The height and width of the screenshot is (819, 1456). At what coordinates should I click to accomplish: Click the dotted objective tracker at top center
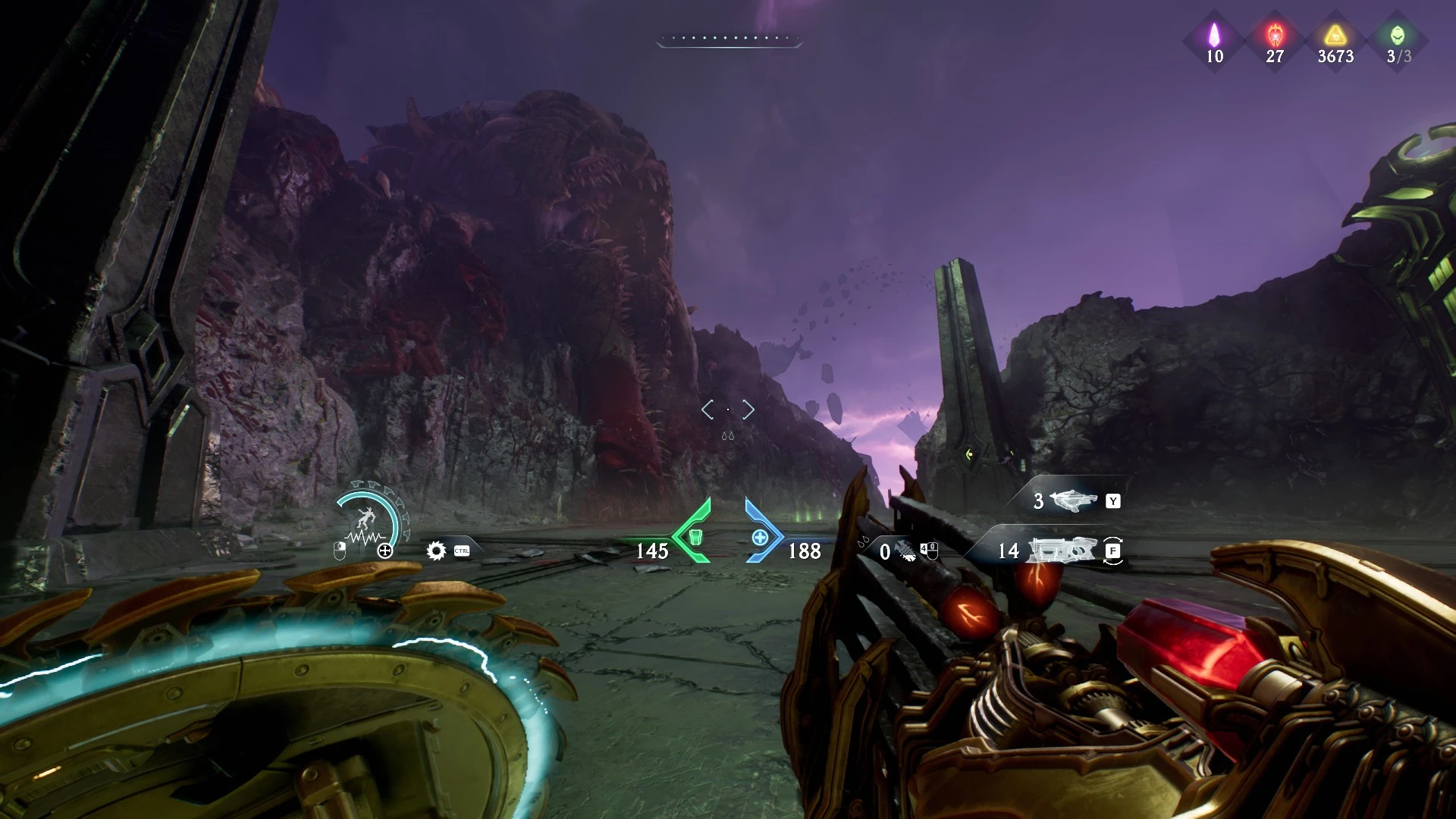pos(730,38)
